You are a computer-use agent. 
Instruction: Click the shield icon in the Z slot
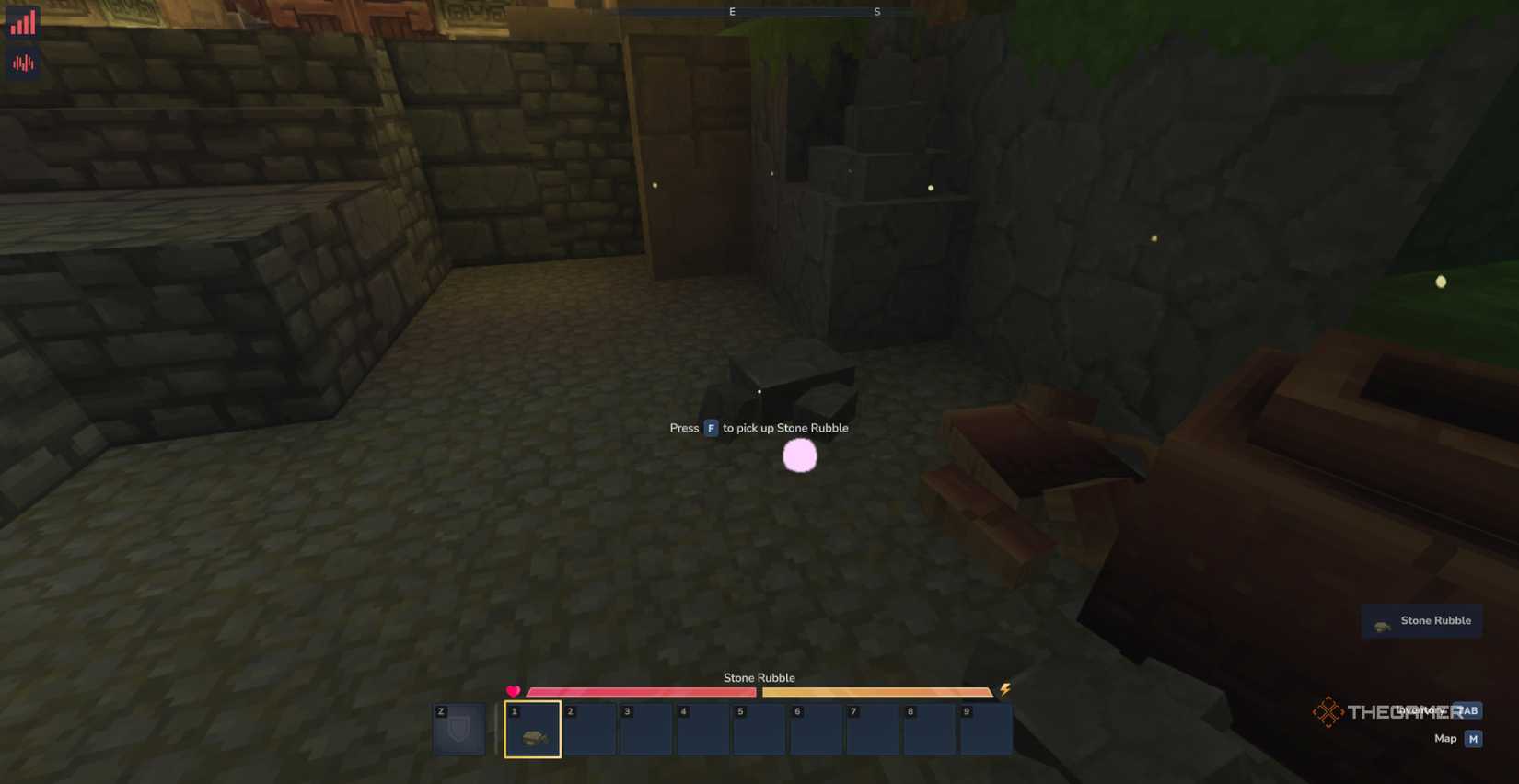458,730
